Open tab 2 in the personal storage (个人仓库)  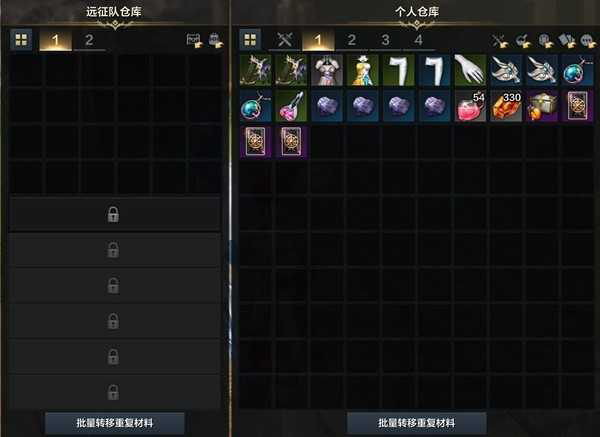[352, 41]
